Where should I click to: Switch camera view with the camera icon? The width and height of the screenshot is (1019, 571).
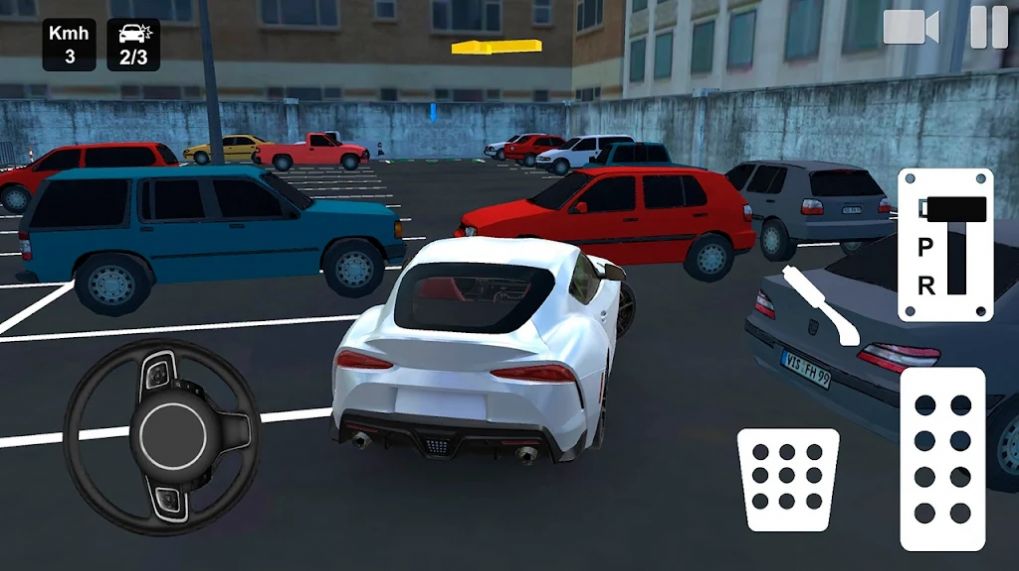pos(910,27)
